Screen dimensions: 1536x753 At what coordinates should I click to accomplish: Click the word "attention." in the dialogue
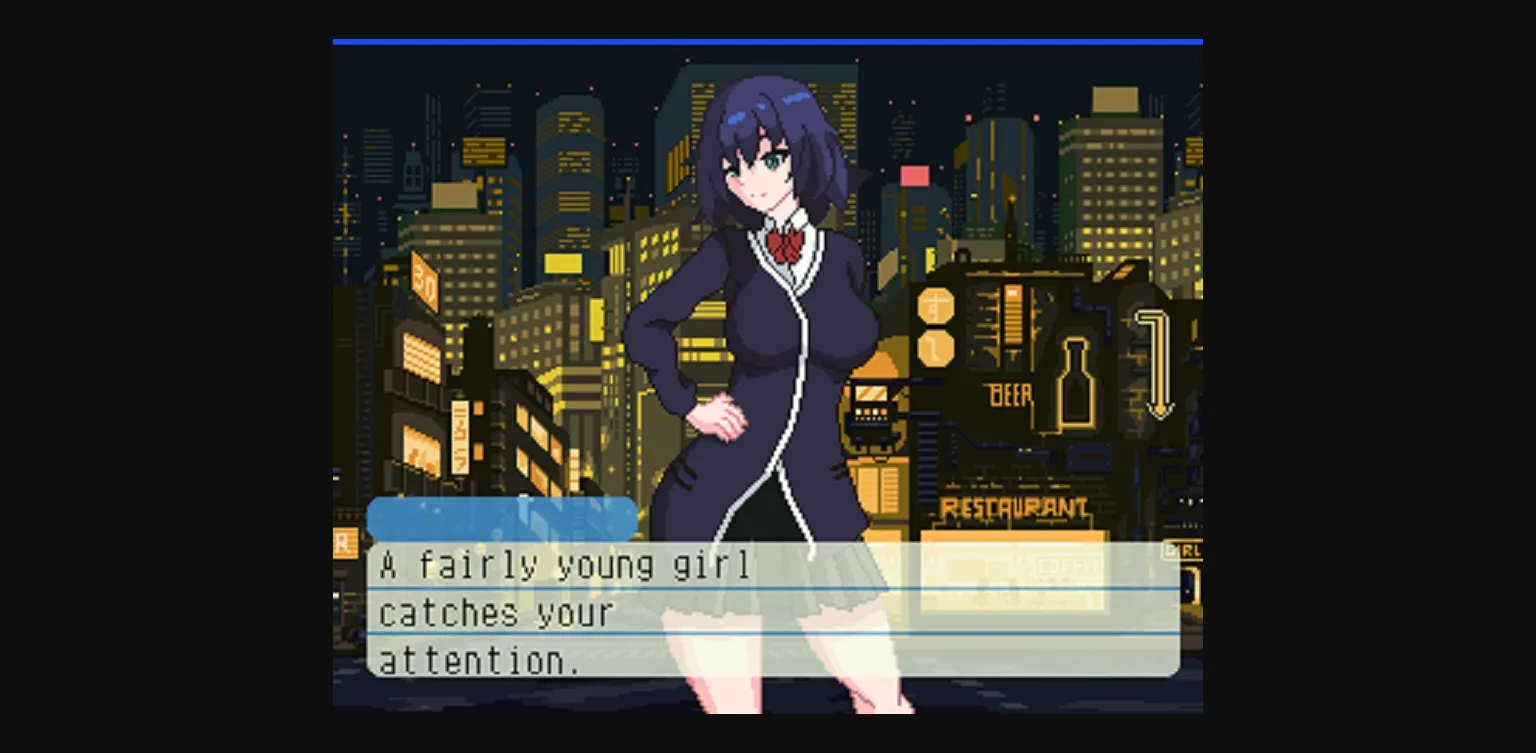tap(480, 661)
